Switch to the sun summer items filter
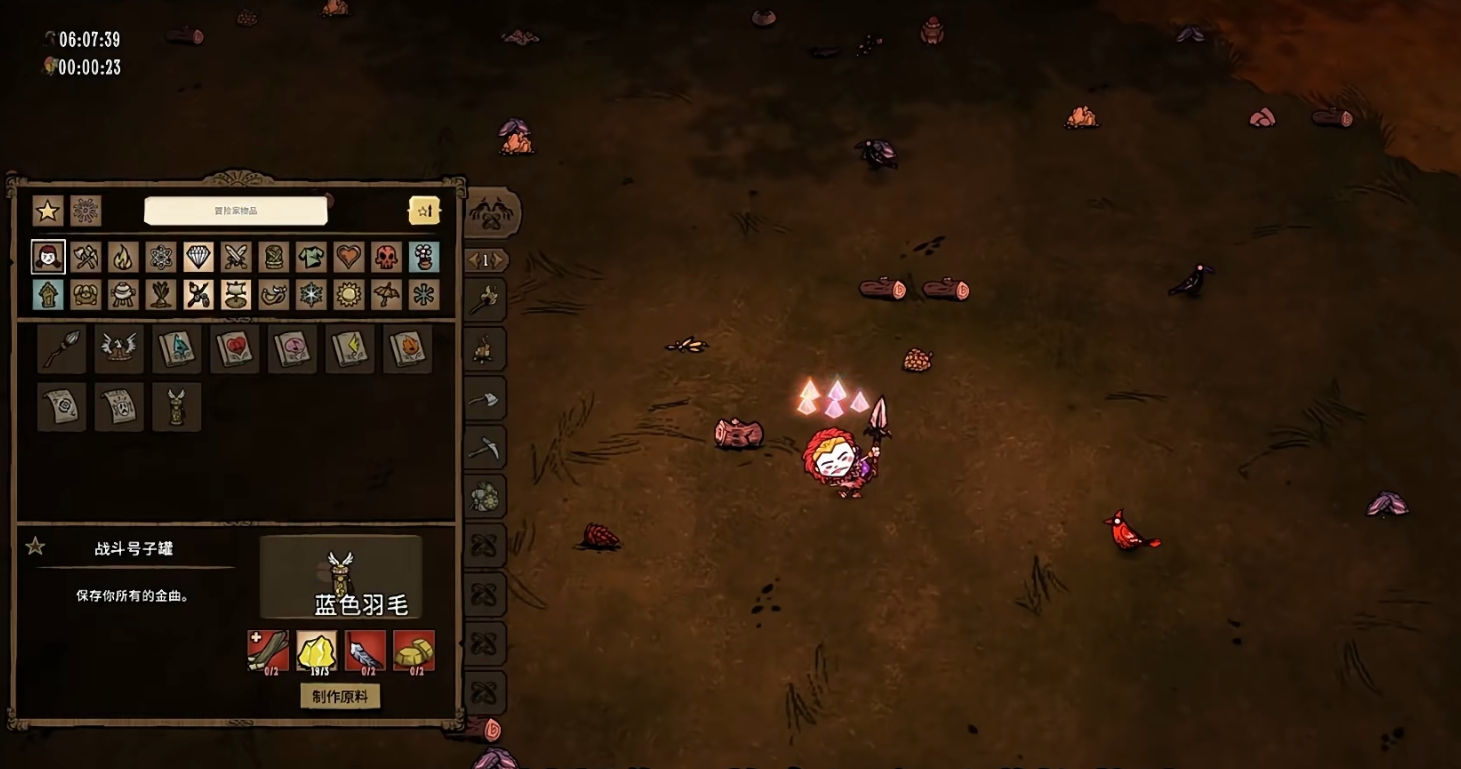The height and width of the screenshot is (769, 1461). point(348,295)
